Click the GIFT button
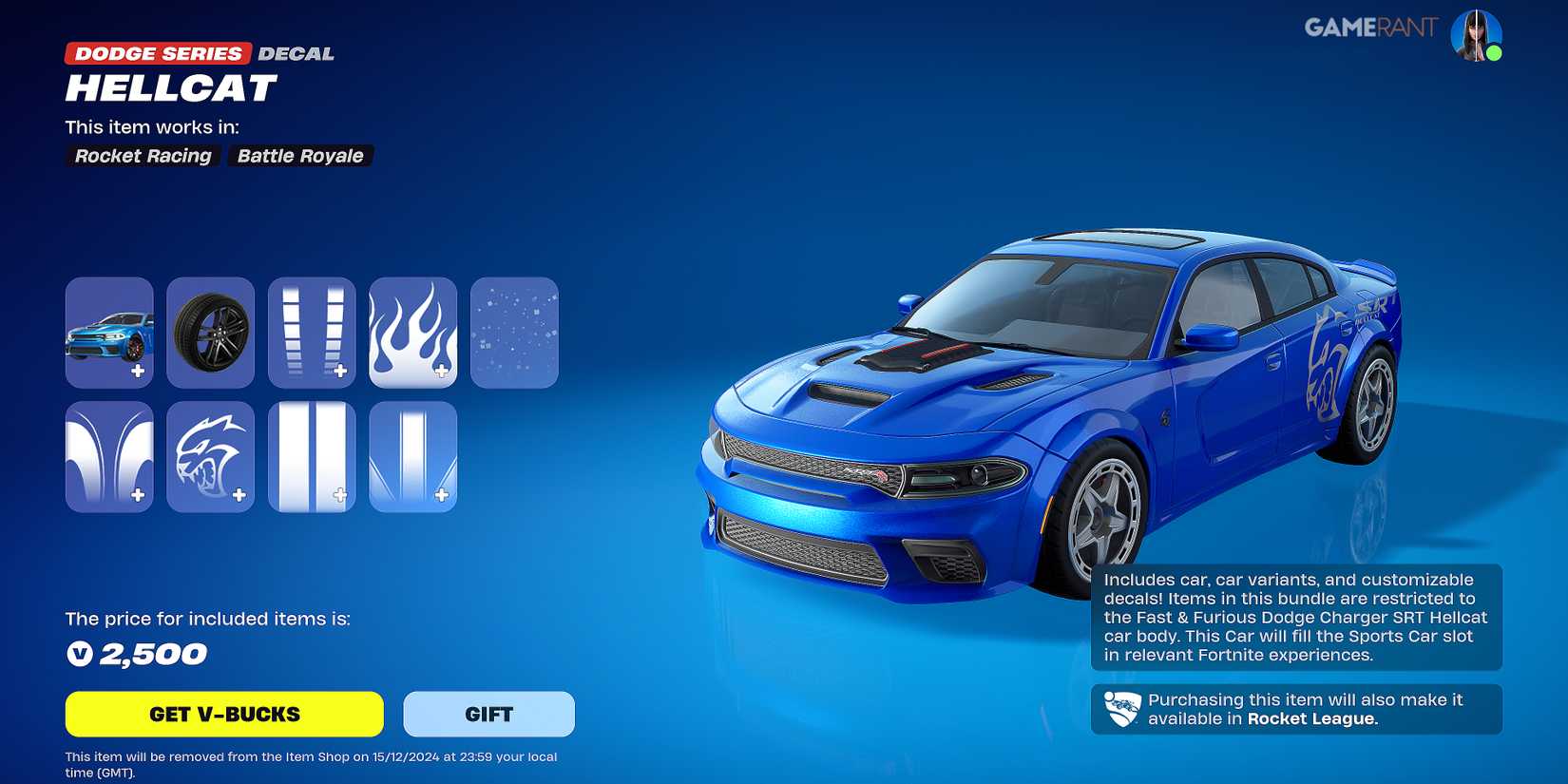The width and height of the screenshot is (1568, 784). click(x=488, y=714)
